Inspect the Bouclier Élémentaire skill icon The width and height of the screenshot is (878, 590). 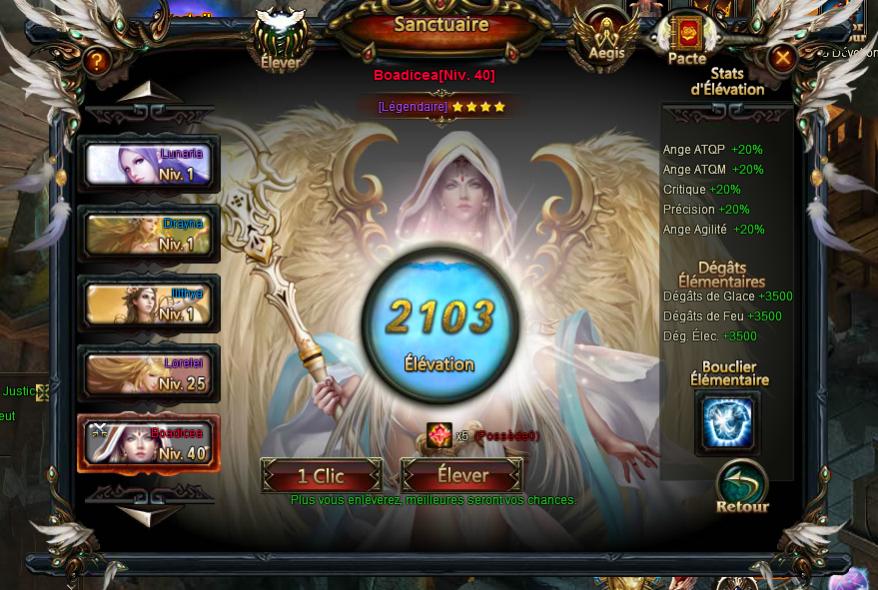[x=727, y=422]
